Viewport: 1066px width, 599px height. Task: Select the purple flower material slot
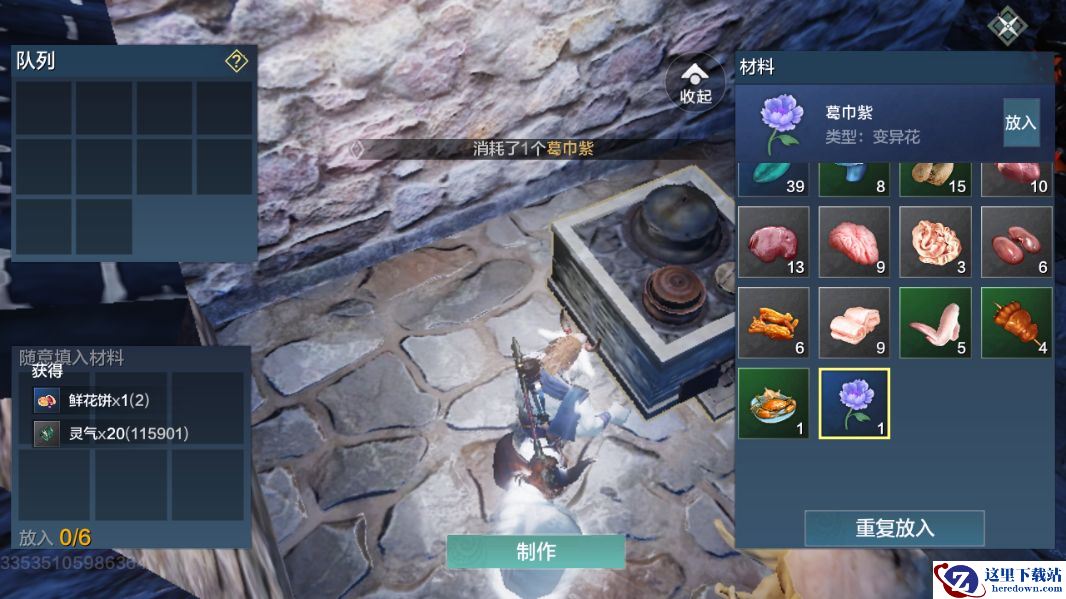click(854, 403)
